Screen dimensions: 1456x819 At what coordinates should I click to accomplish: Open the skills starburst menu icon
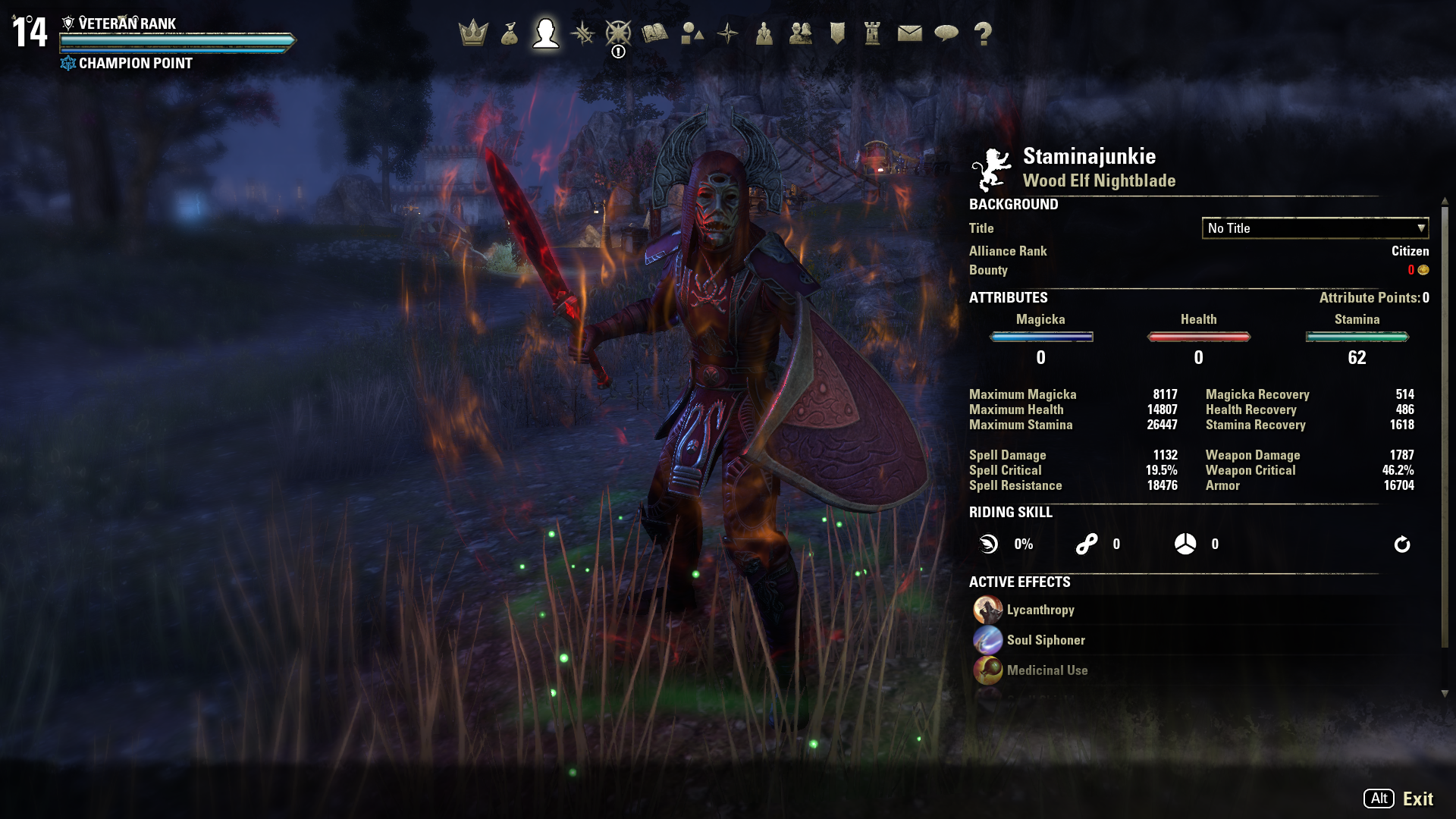pyautogui.click(x=582, y=33)
